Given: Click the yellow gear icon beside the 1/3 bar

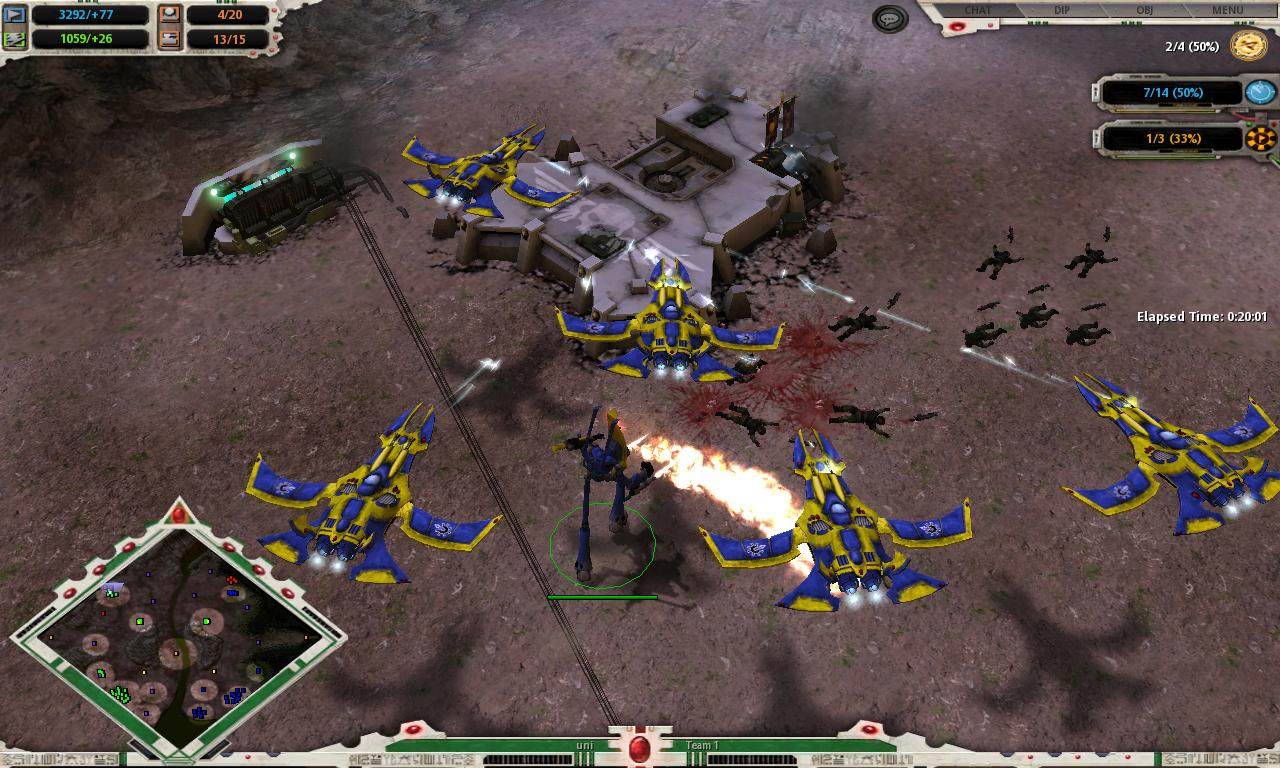Looking at the screenshot, I should pyautogui.click(x=1260, y=136).
